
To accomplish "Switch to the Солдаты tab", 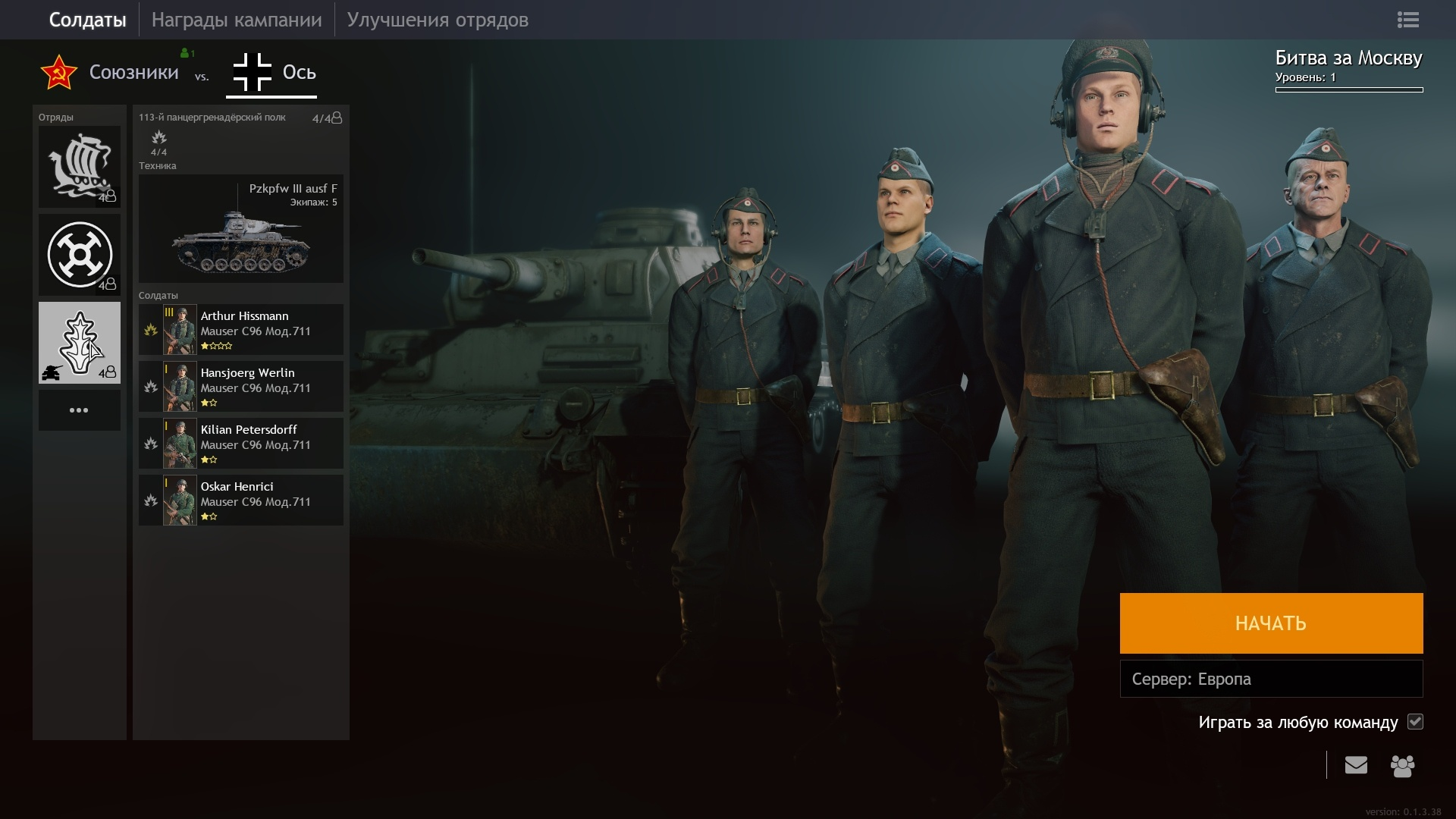I will click(x=87, y=20).
